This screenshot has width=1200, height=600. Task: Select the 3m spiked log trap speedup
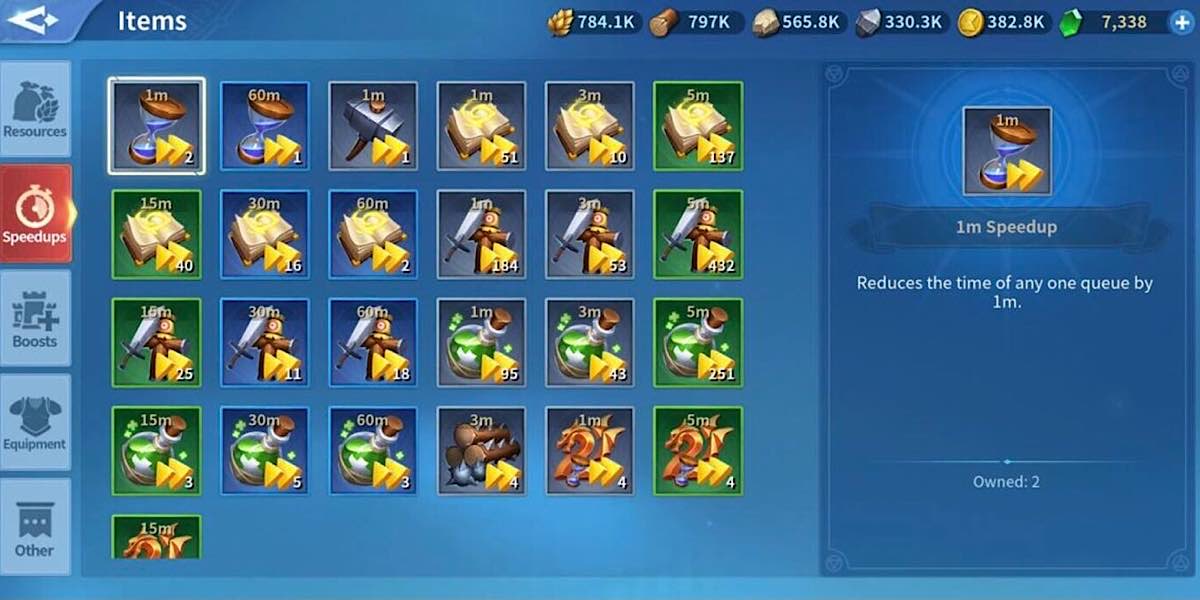481,450
